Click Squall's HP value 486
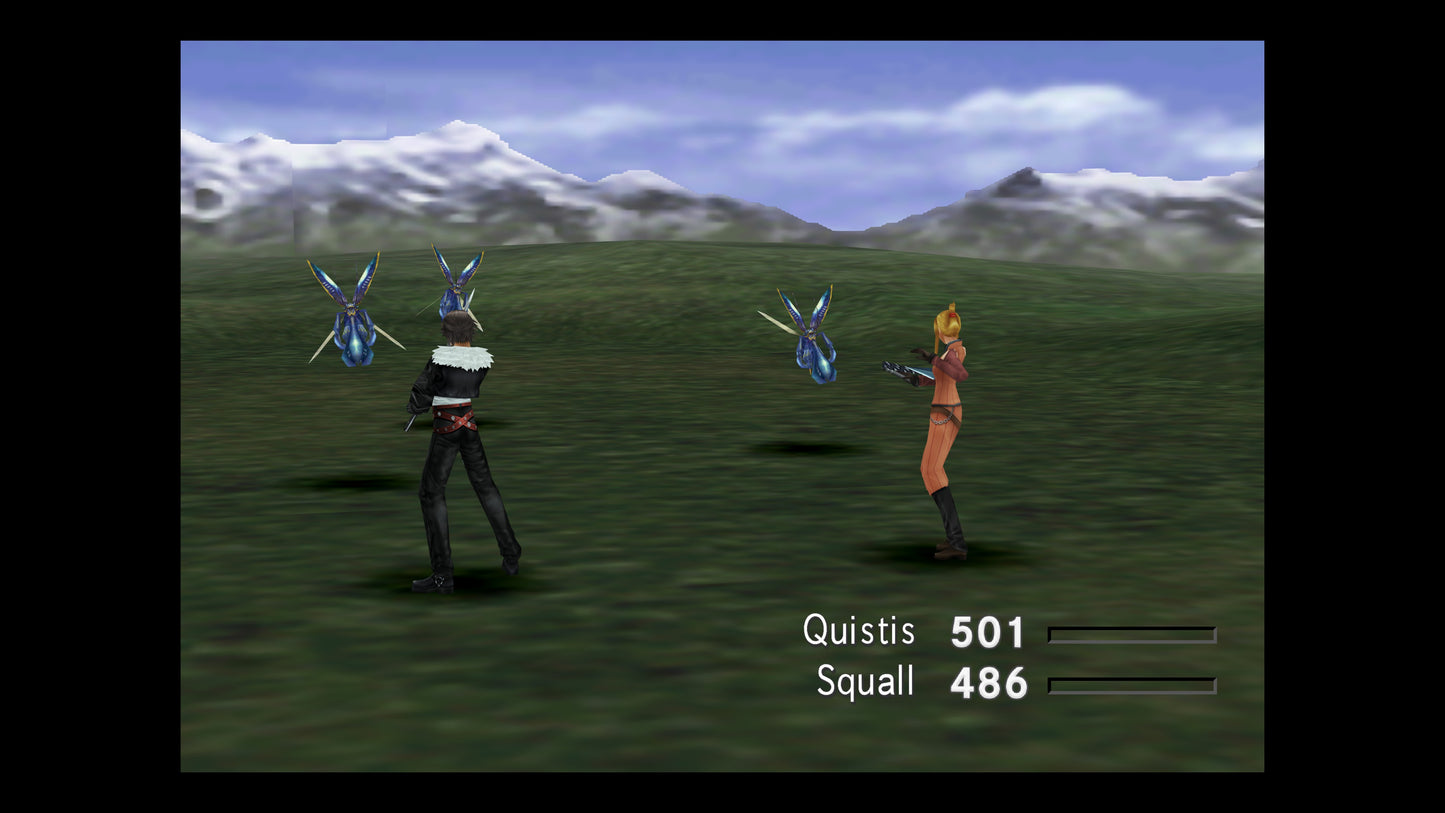Image resolution: width=1445 pixels, height=813 pixels. pyautogui.click(x=987, y=682)
